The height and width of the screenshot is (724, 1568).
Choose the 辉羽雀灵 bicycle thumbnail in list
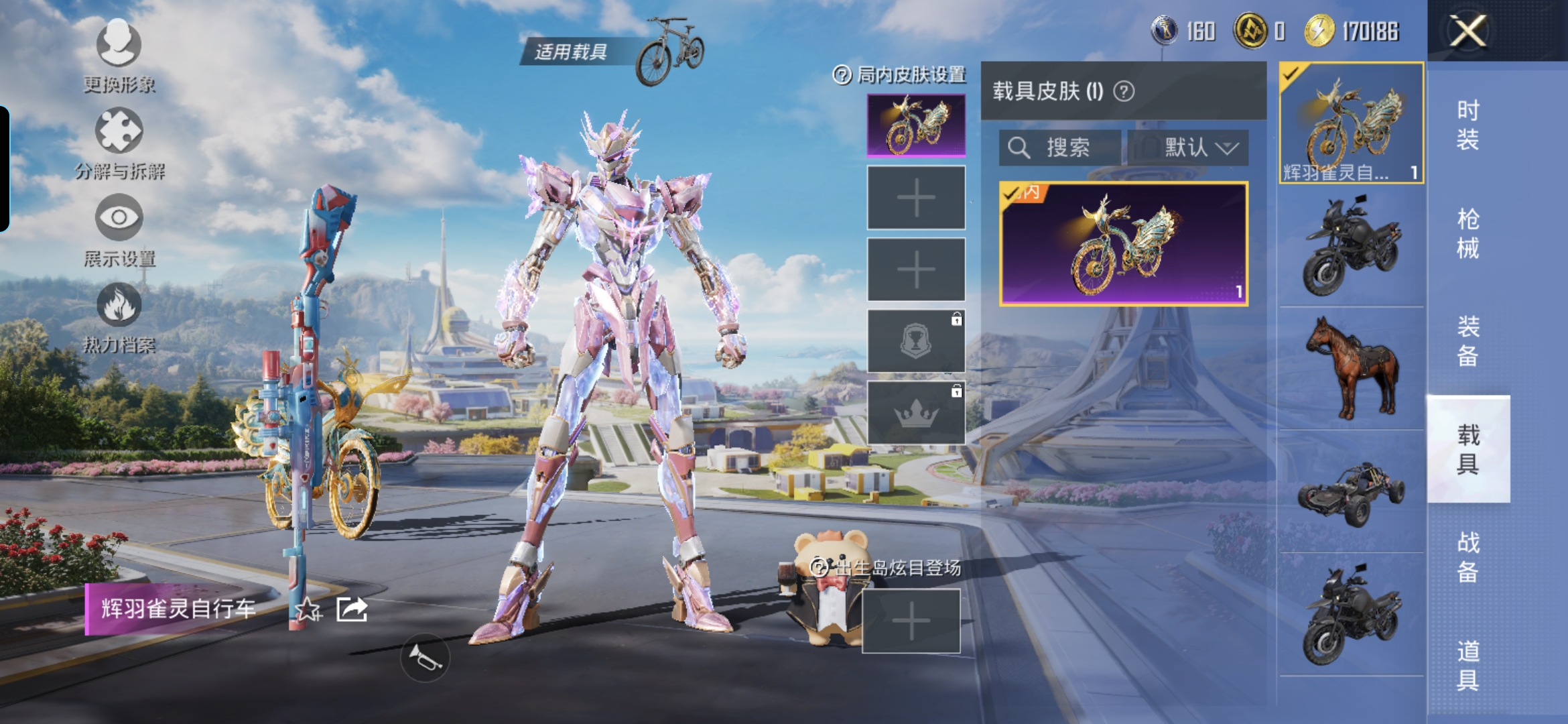pyautogui.click(x=1352, y=123)
